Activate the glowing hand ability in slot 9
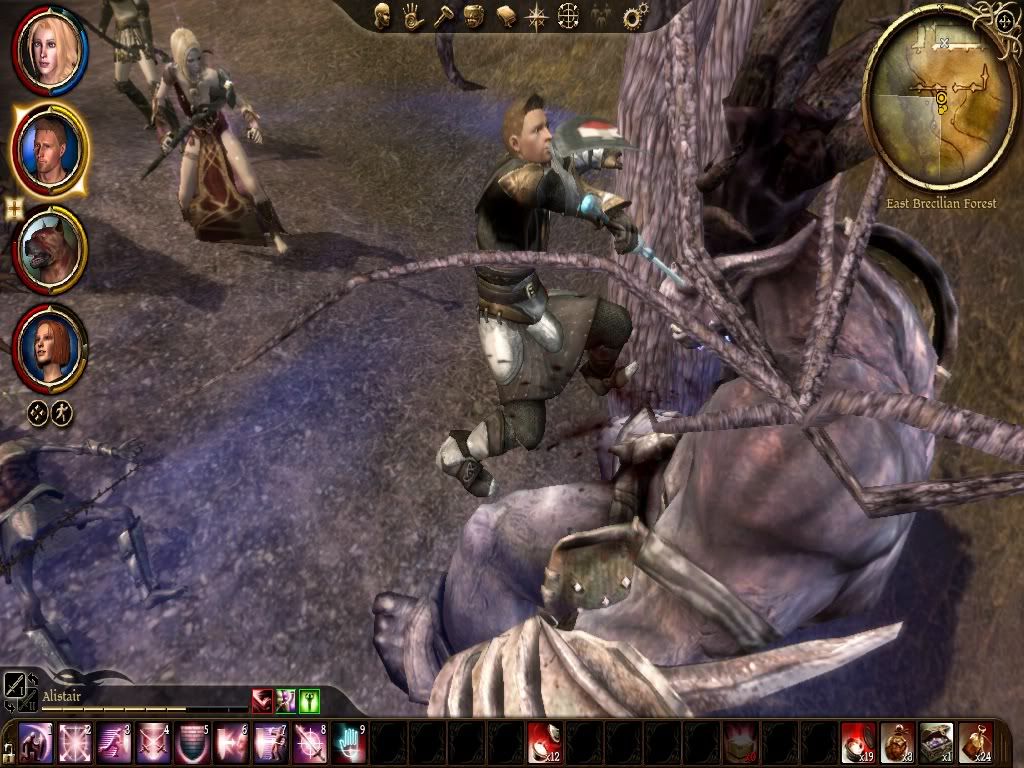The width and height of the screenshot is (1024, 768). pyautogui.click(x=349, y=743)
